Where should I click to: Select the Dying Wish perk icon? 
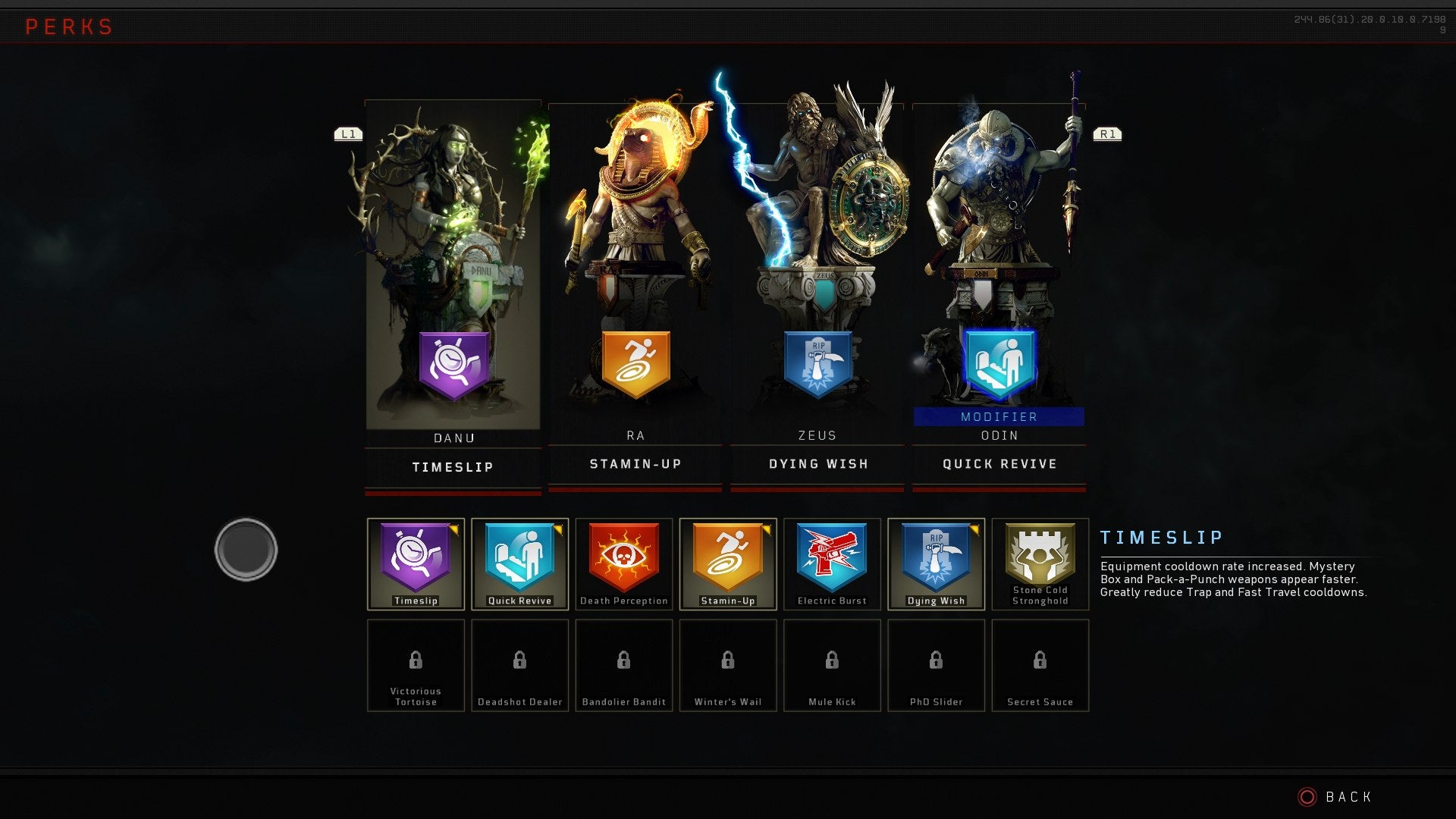(x=935, y=561)
